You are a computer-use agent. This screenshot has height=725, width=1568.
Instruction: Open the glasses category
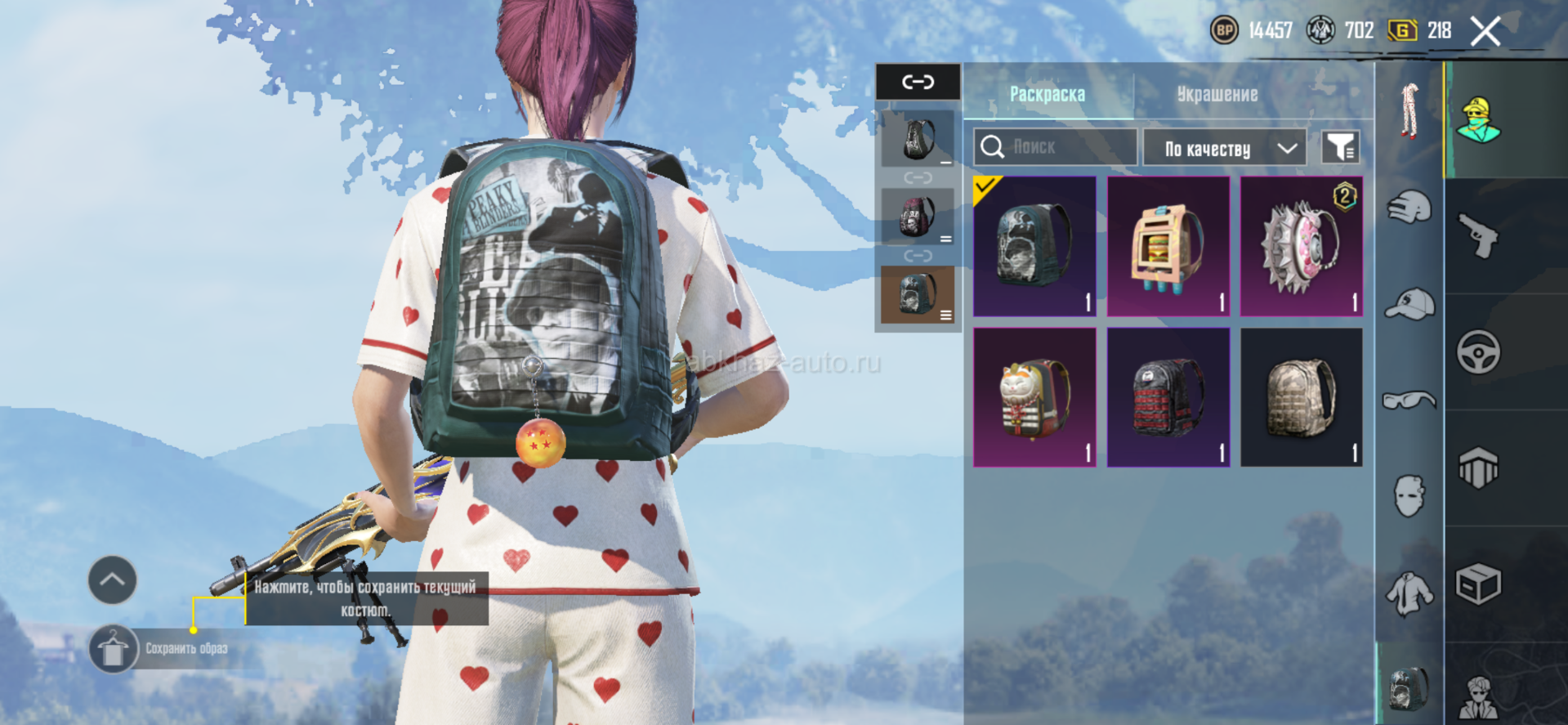[1409, 400]
